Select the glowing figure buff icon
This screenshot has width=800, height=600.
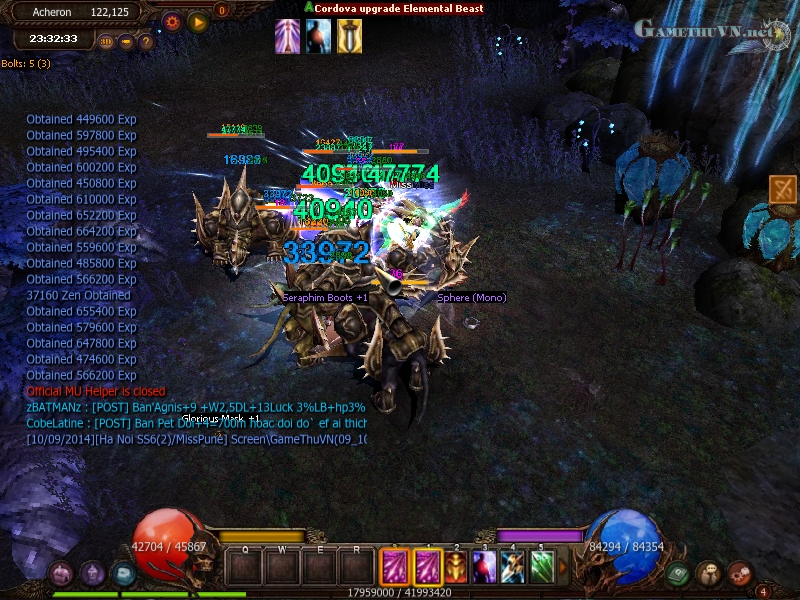point(319,36)
